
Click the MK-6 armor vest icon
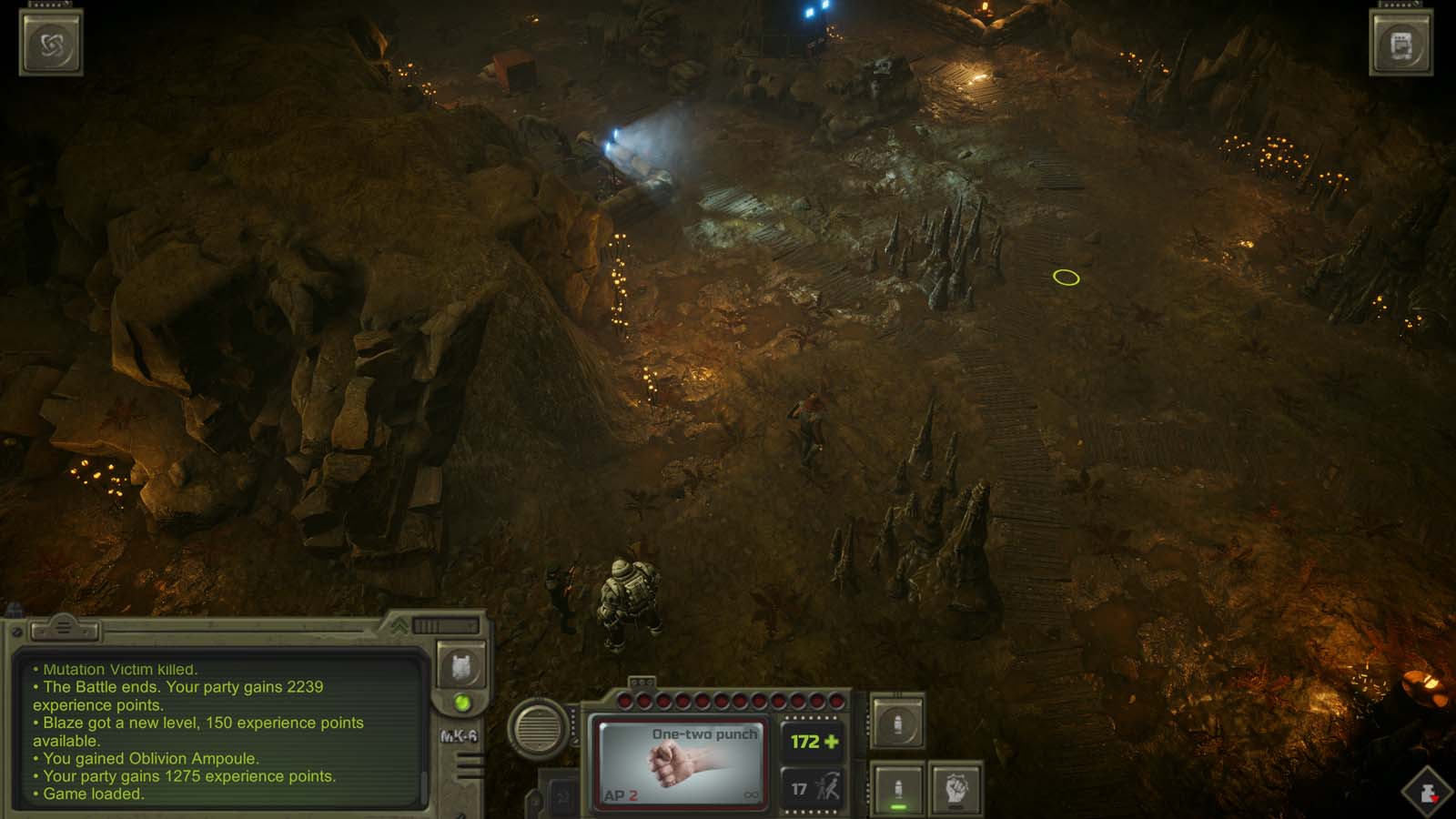coord(462,667)
